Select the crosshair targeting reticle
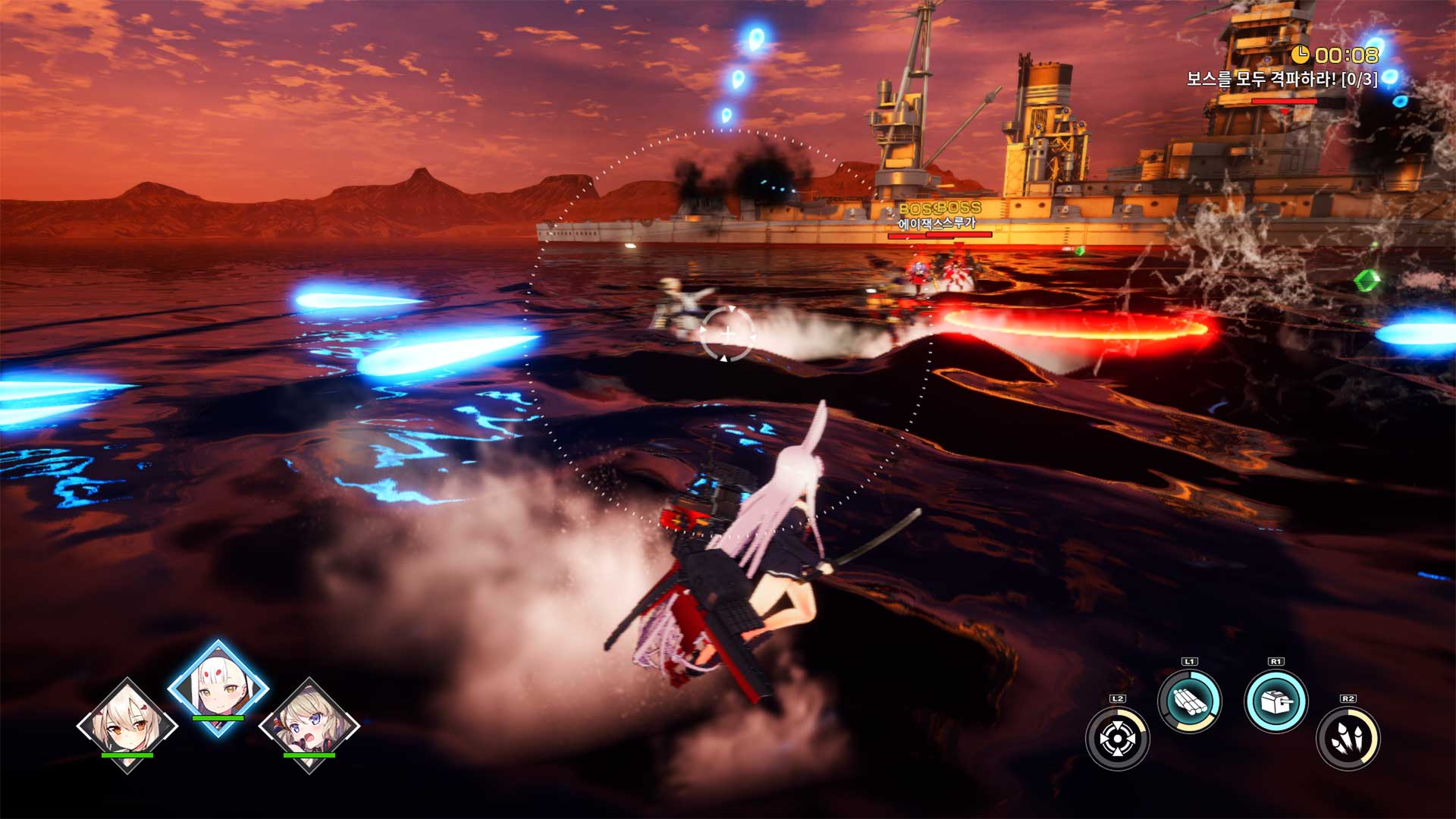1456x819 pixels. (728, 331)
